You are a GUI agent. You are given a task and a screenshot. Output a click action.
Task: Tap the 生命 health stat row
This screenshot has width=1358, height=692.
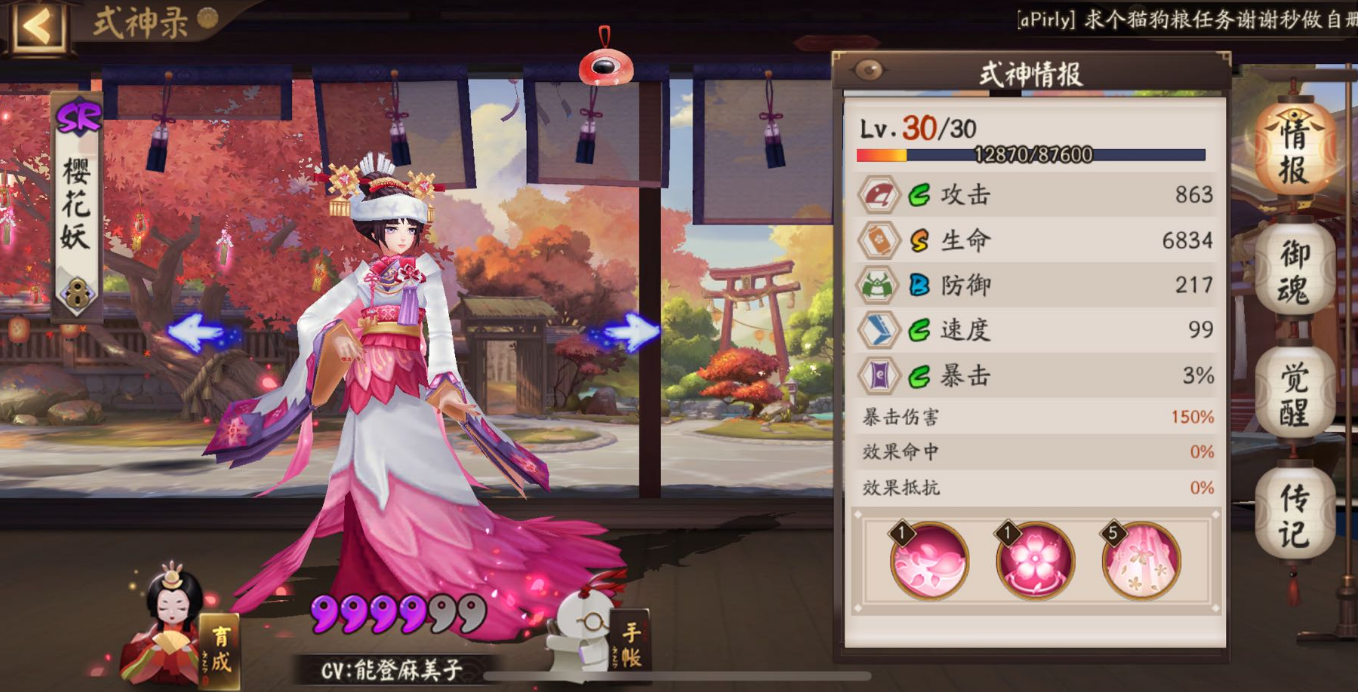point(1036,240)
